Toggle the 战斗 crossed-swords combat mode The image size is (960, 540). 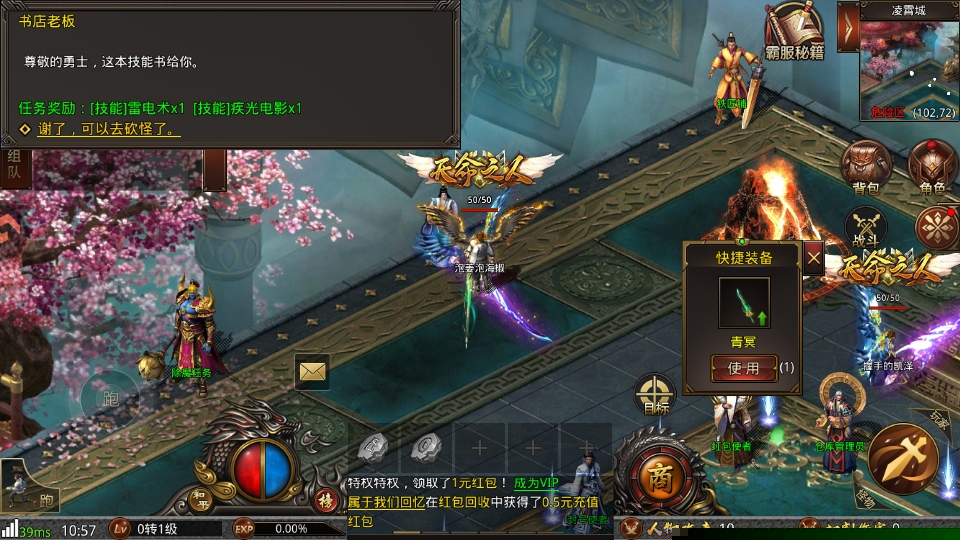[866, 229]
